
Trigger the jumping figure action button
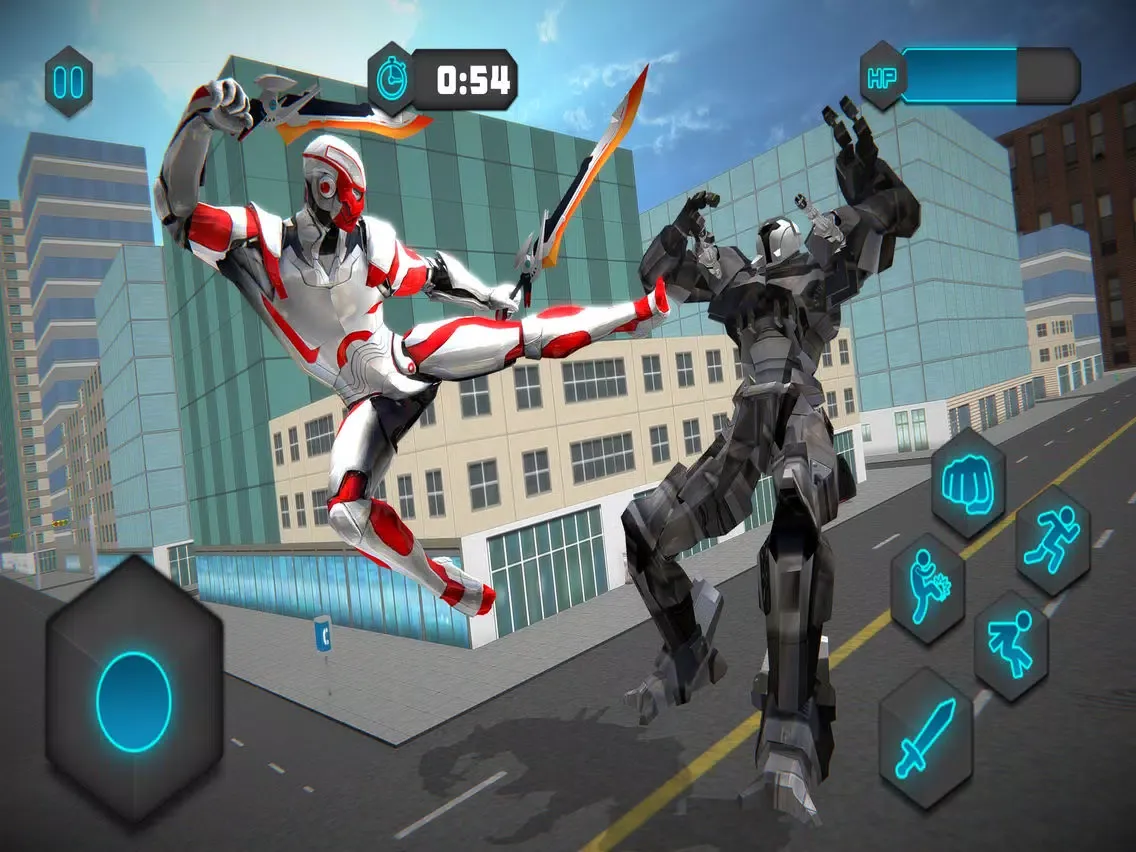coord(1011,645)
